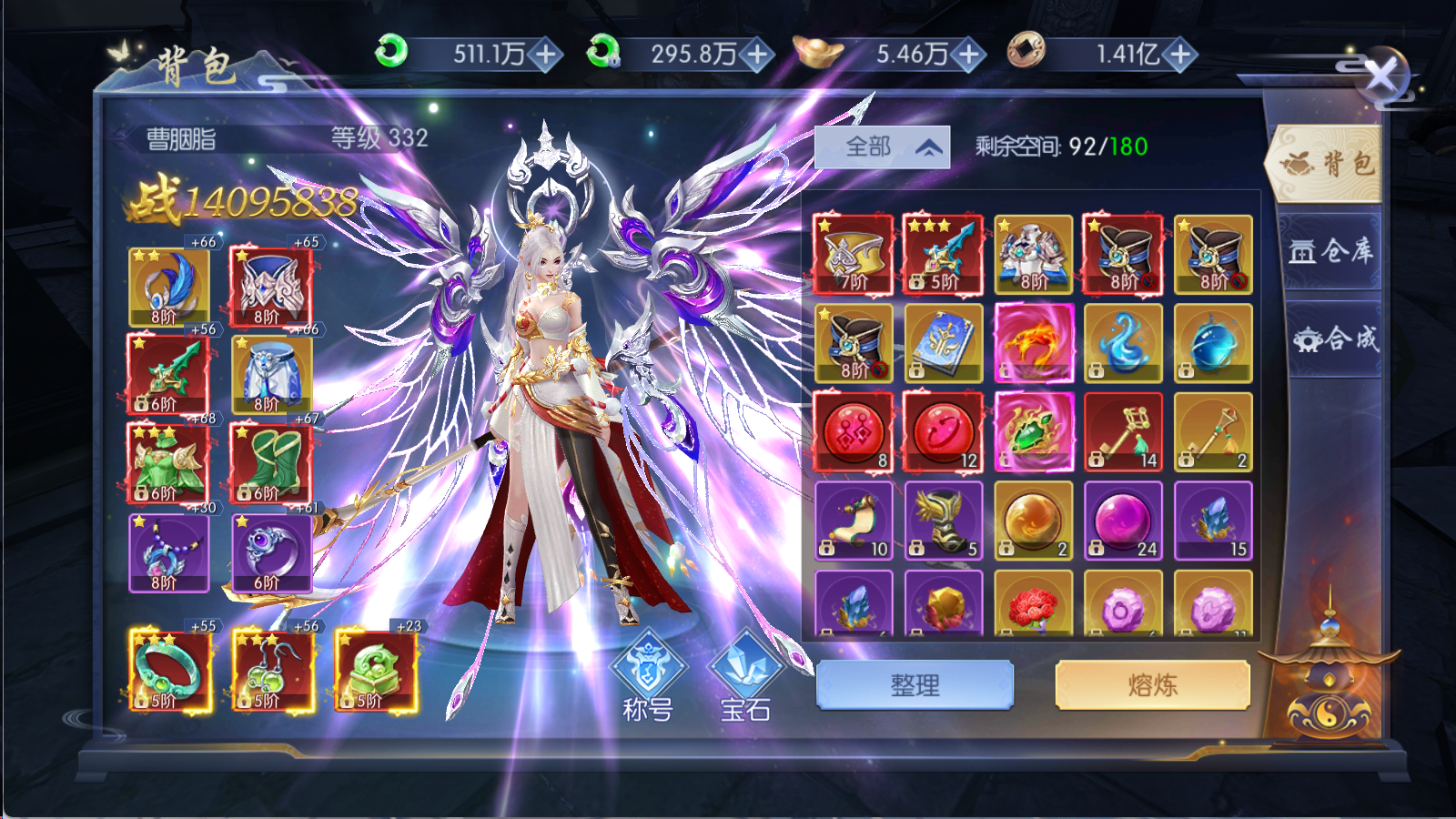Viewport: 1456px width, 819px height.
Task: Select the orange phoenix flame item
Action: 1034,343
